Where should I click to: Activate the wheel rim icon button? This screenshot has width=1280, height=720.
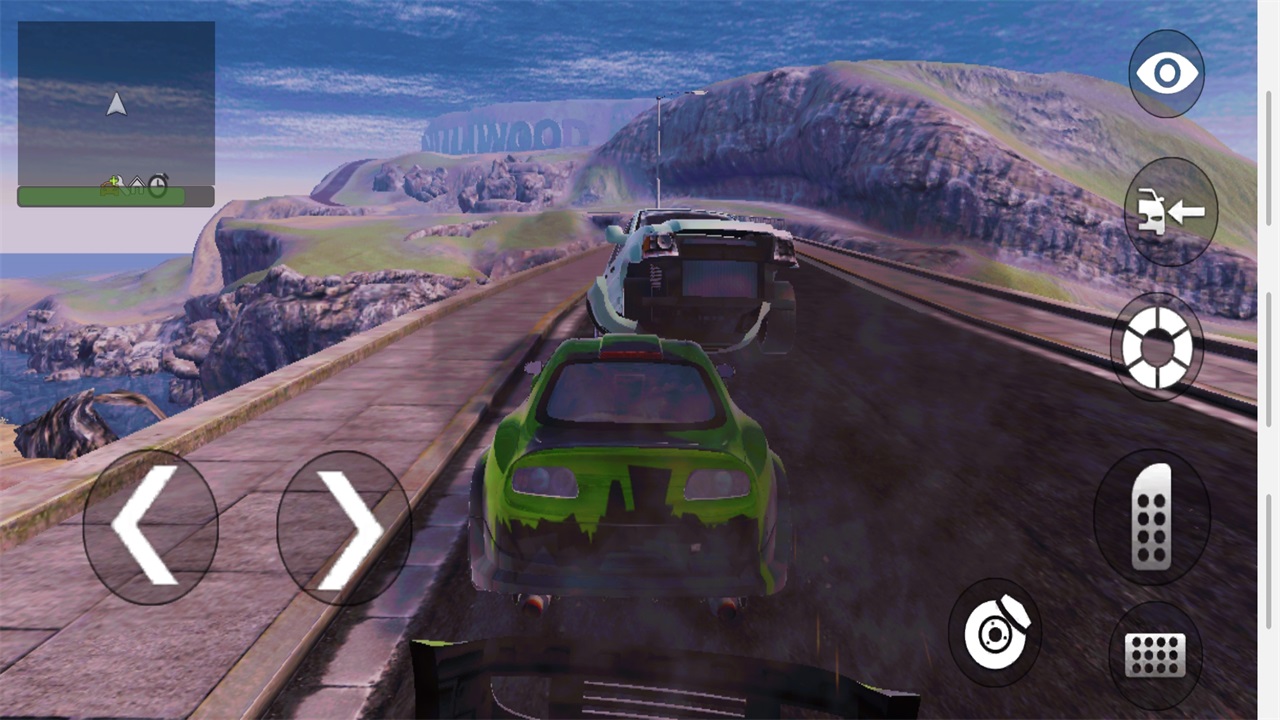[1157, 347]
